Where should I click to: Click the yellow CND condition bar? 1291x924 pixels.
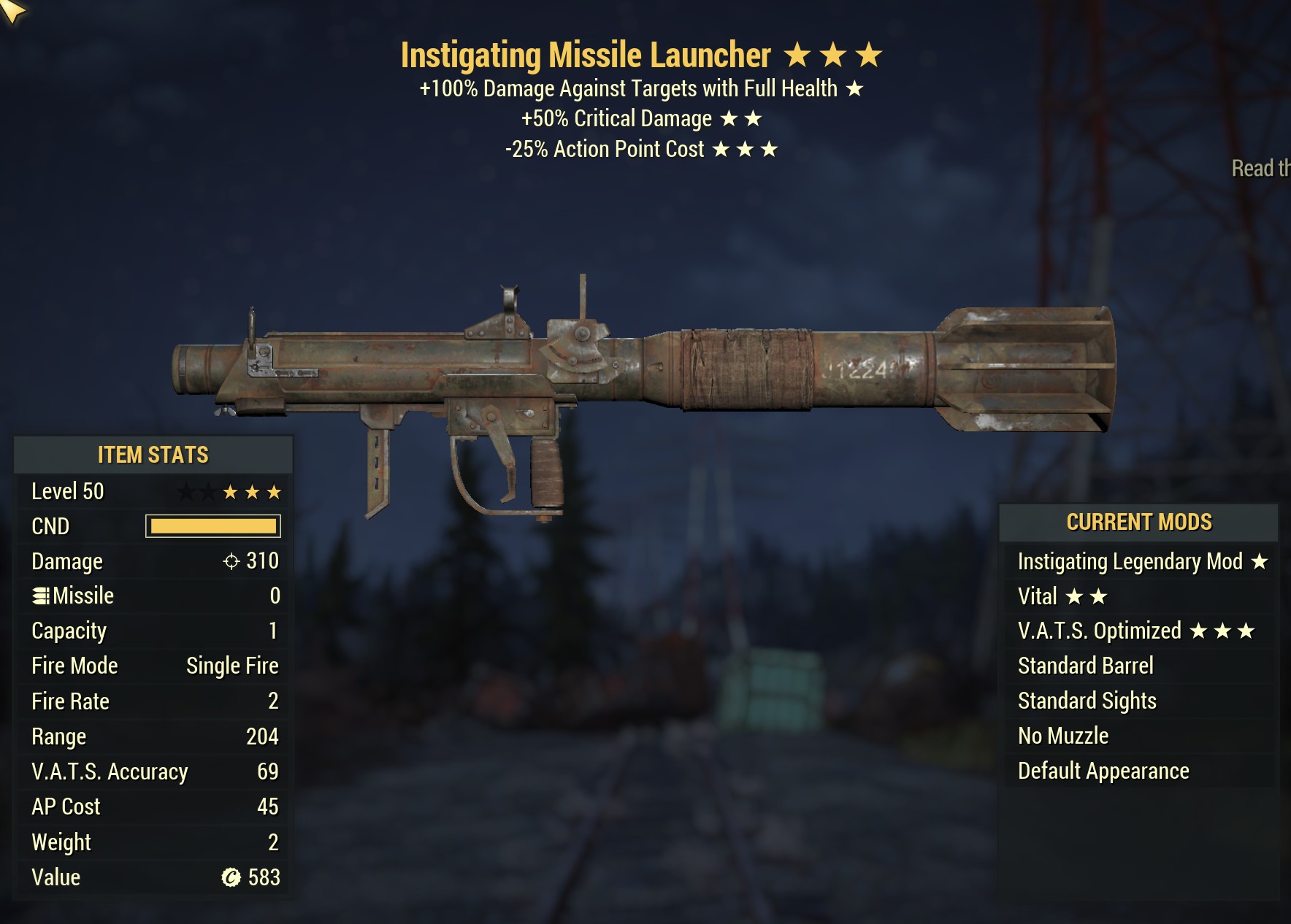(214, 526)
